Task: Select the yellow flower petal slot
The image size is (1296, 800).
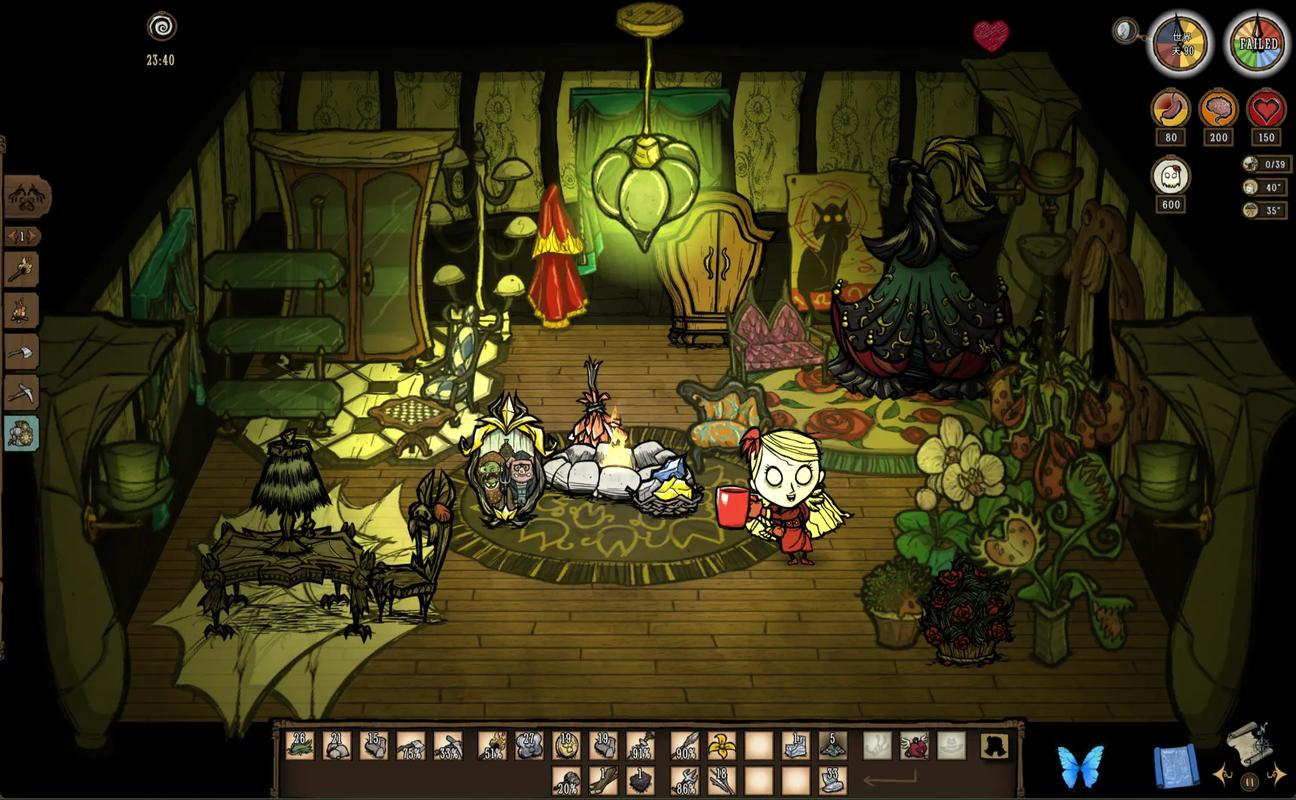Action: point(719,745)
